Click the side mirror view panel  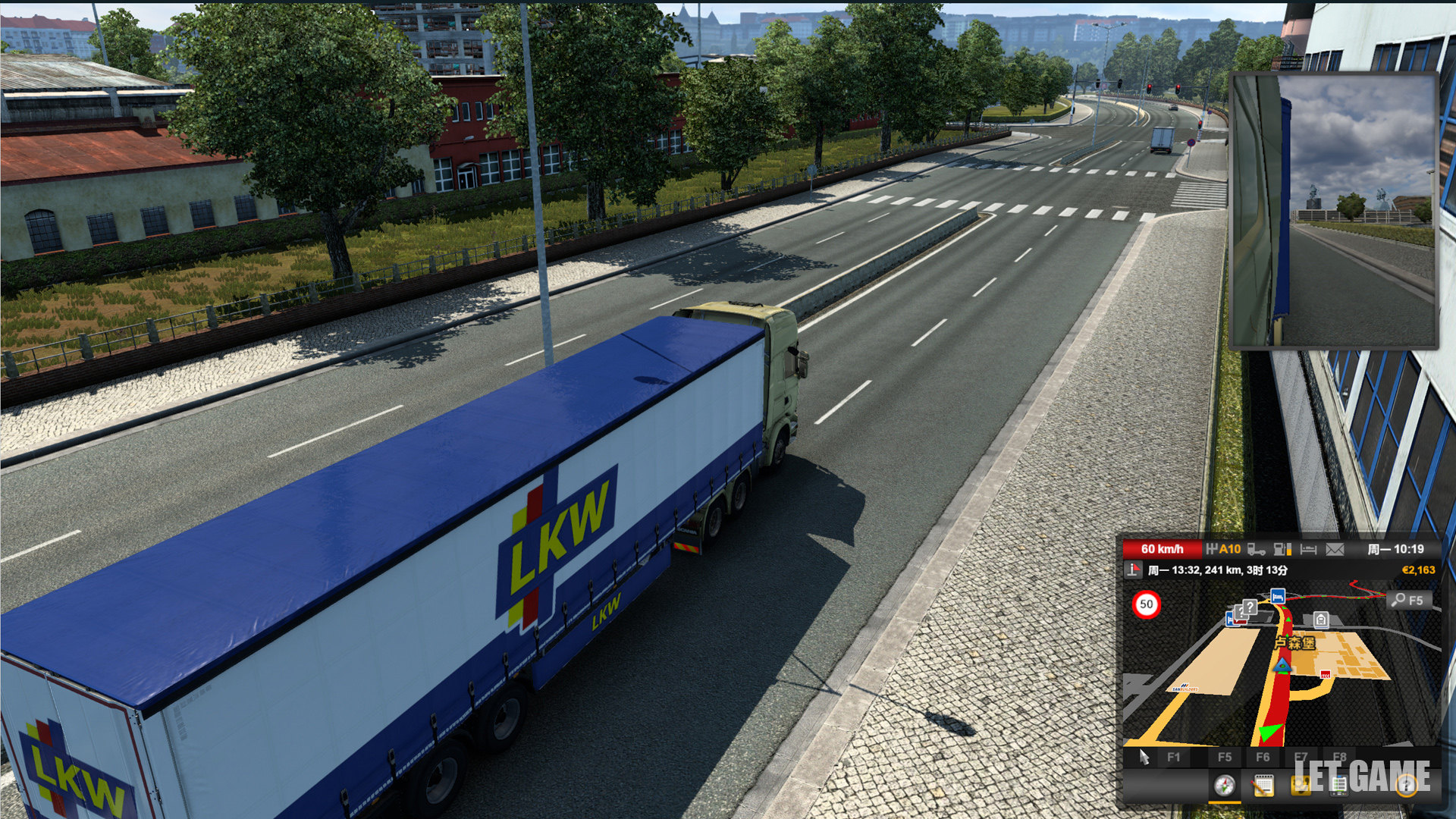point(1333,211)
